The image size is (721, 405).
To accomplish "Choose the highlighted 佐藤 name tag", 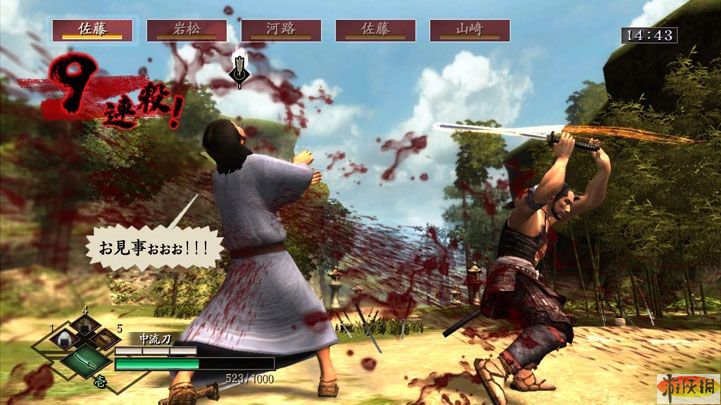I will [92, 30].
